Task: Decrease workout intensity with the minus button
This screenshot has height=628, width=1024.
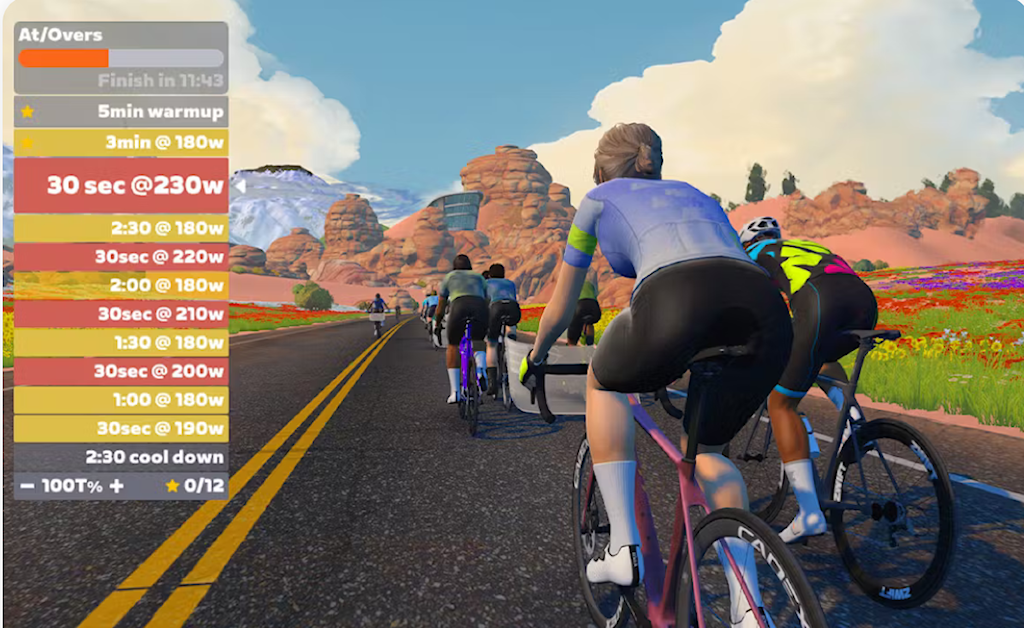Action: (27, 486)
